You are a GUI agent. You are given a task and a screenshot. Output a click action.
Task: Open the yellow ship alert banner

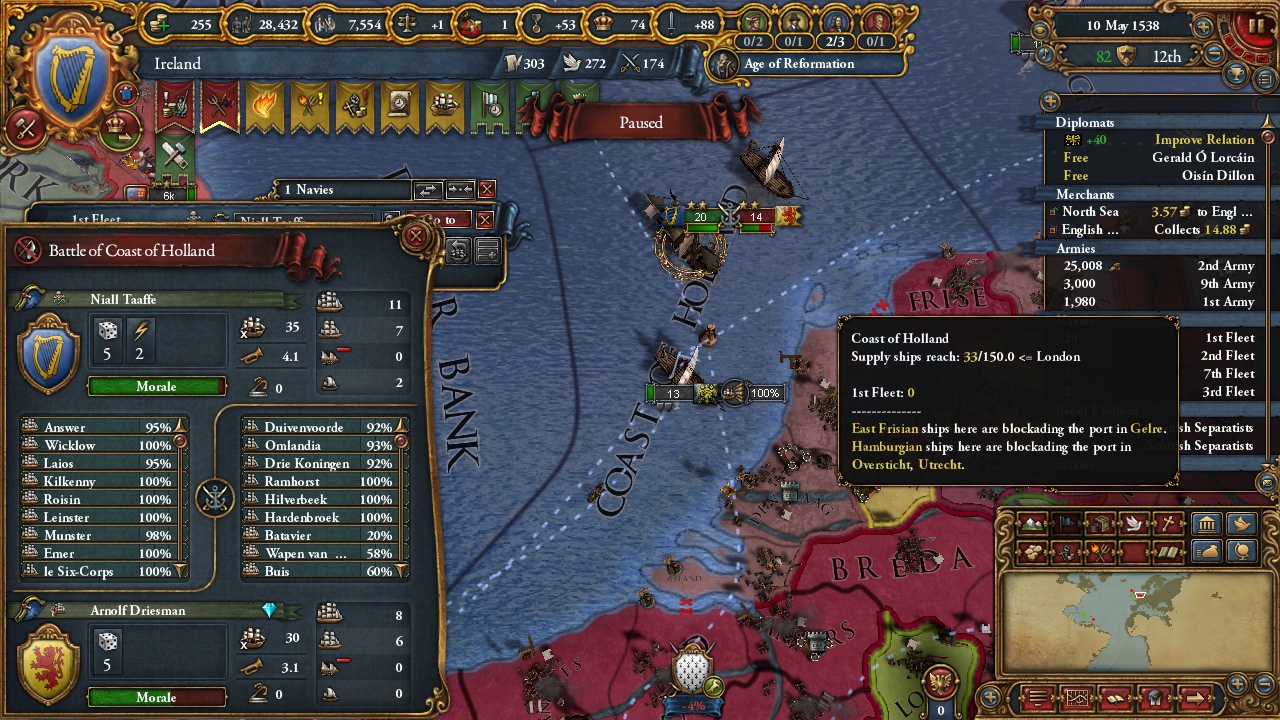(x=443, y=107)
